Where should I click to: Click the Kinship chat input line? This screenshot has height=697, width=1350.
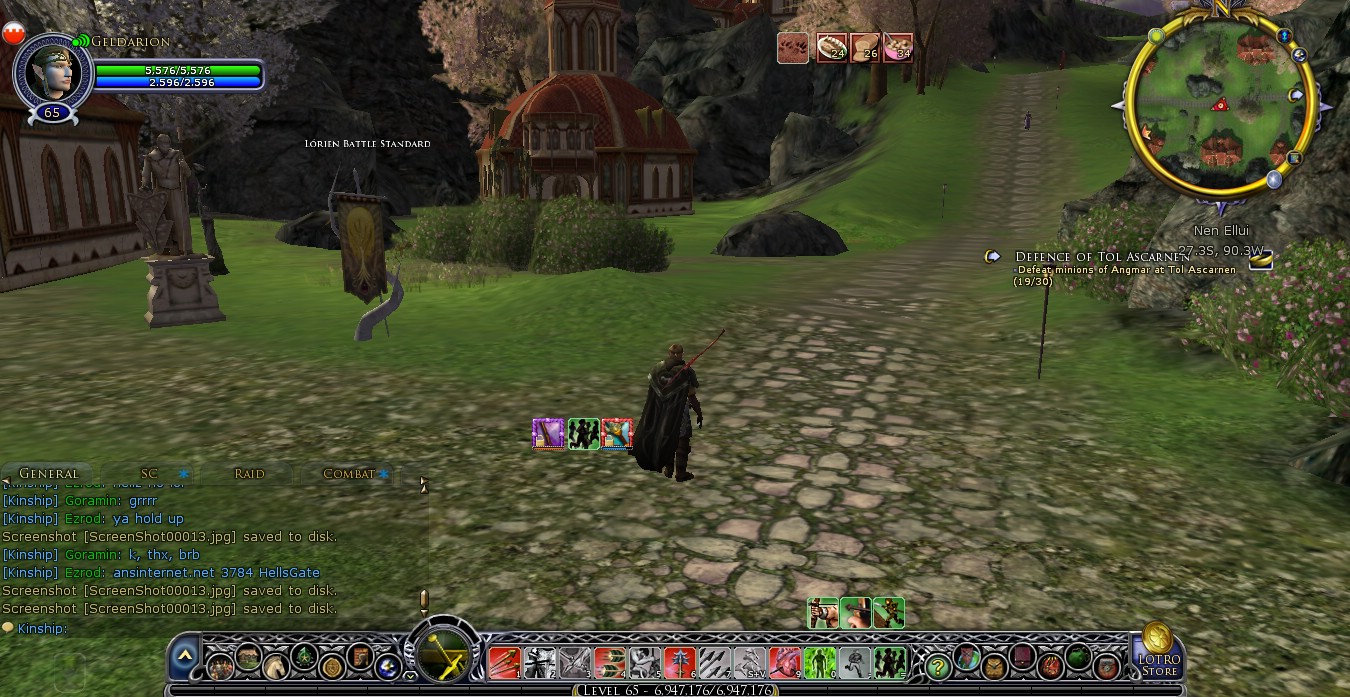click(x=200, y=628)
